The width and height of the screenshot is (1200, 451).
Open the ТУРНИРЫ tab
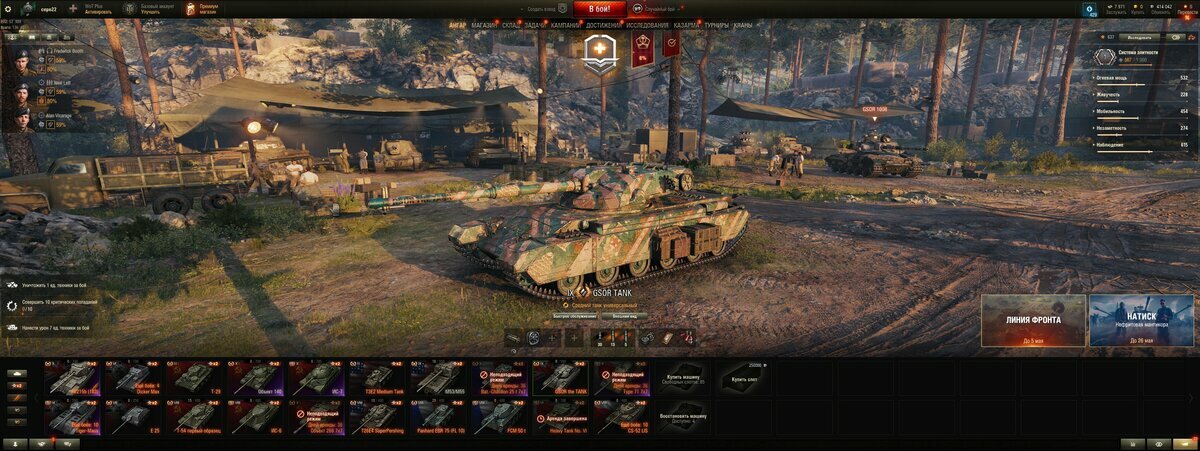pos(716,24)
